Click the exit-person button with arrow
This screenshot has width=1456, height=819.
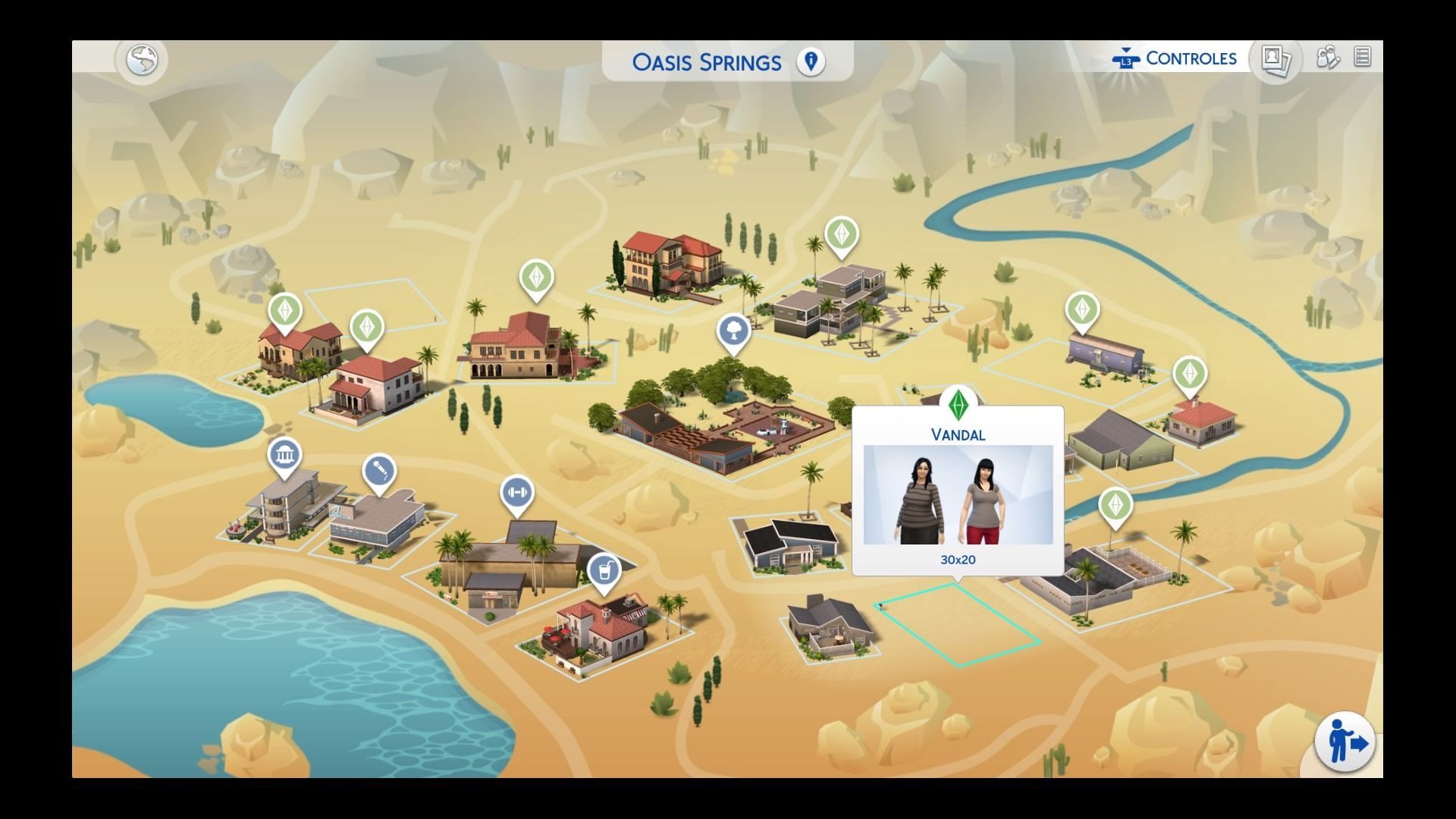coord(1345,742)
